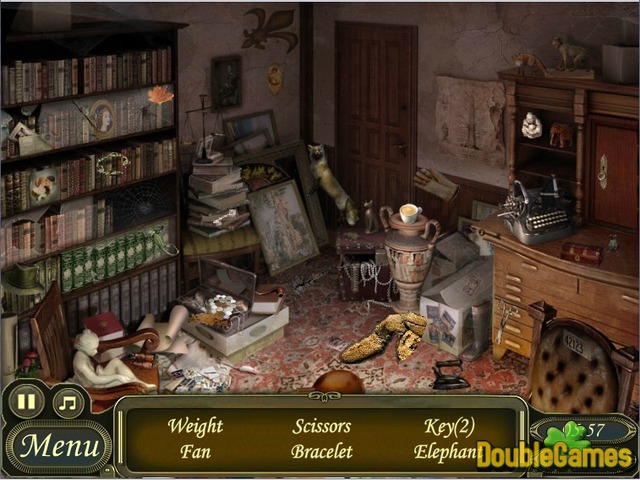The image size is (640, 480).
Task: Toggle the music note button
Action: coord(67,403)
